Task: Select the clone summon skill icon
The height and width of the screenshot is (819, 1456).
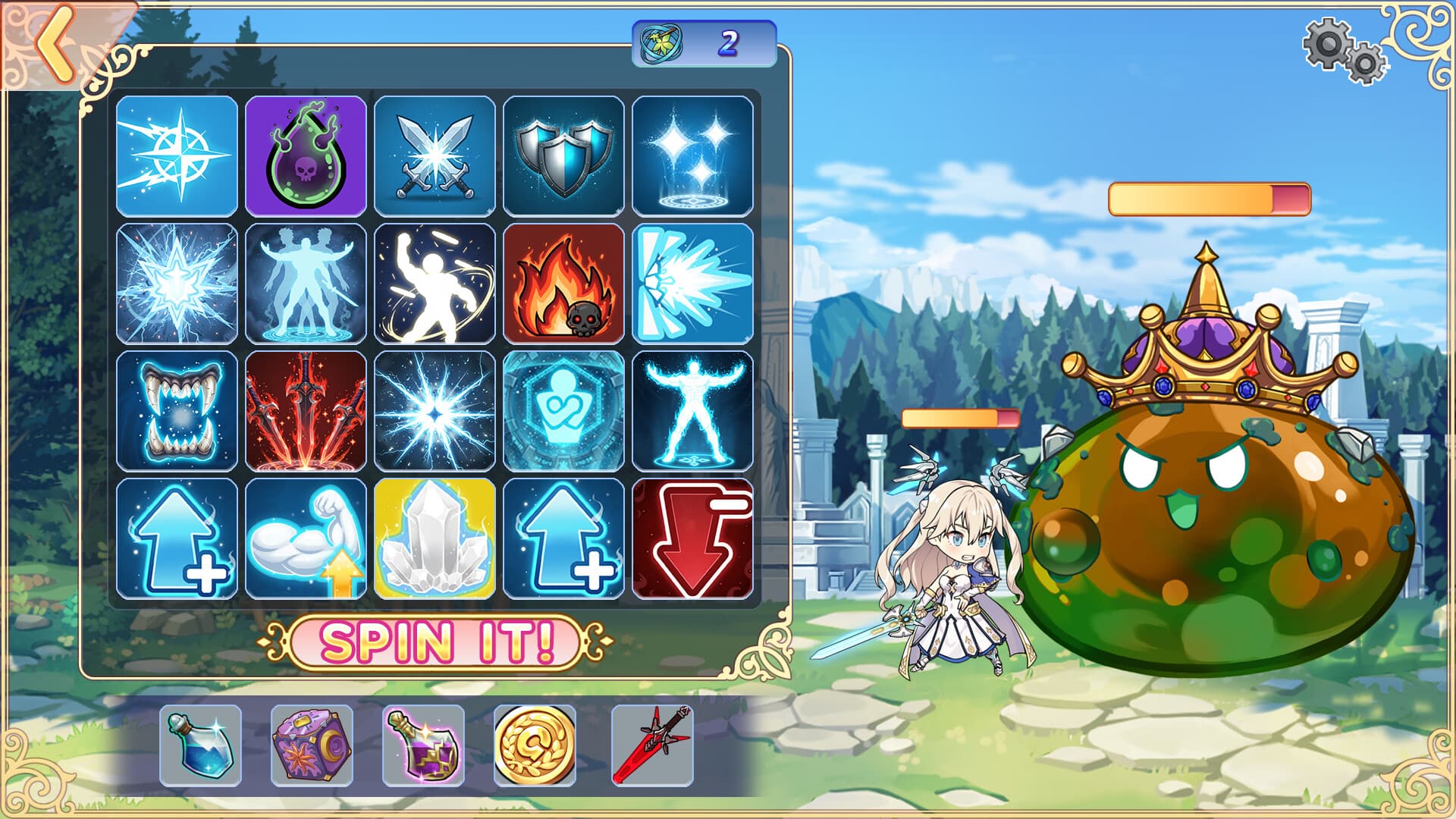Action: tap(306, 284)
